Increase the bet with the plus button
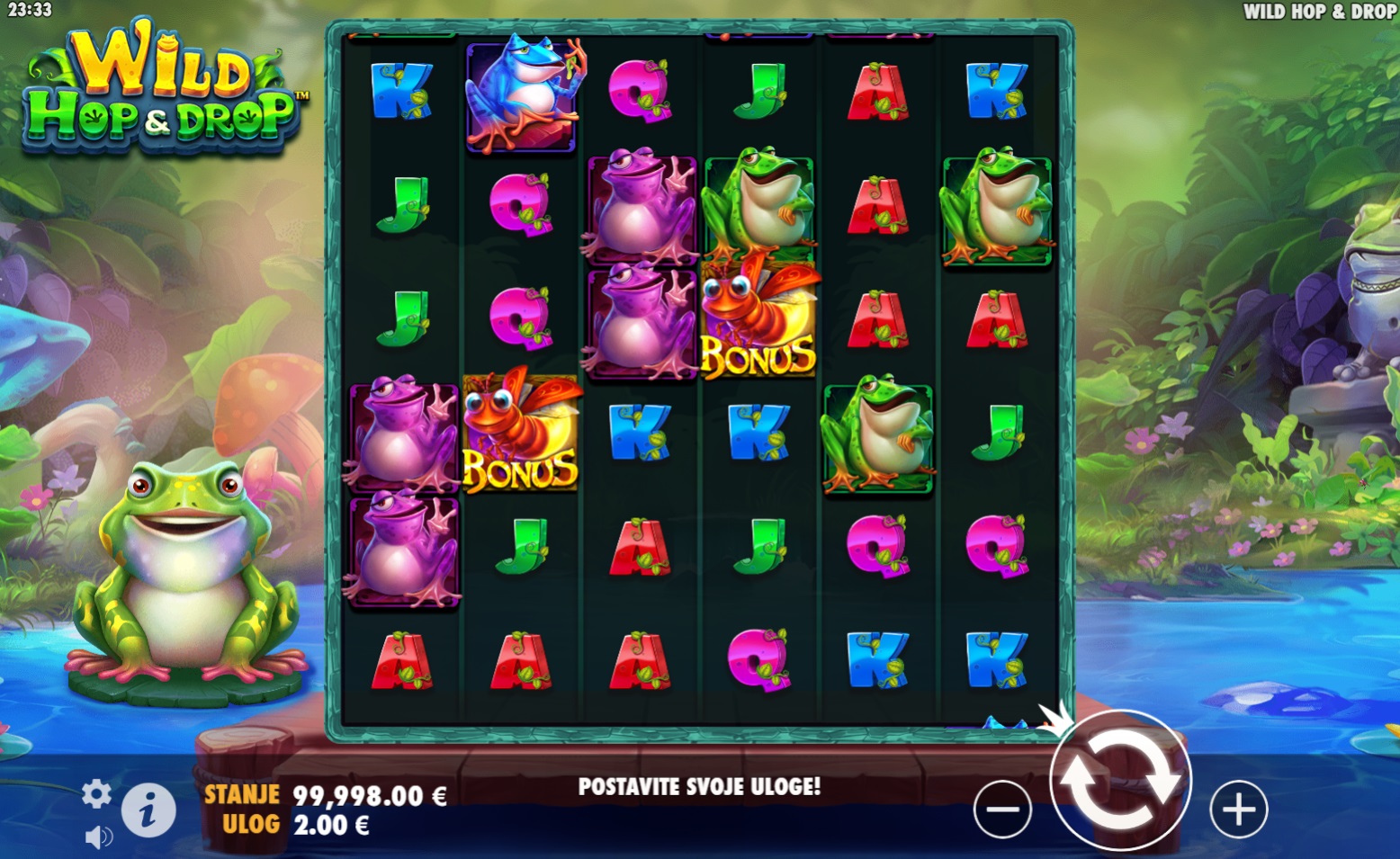This screenshot has height=859, width=1400. point(1238,810)
